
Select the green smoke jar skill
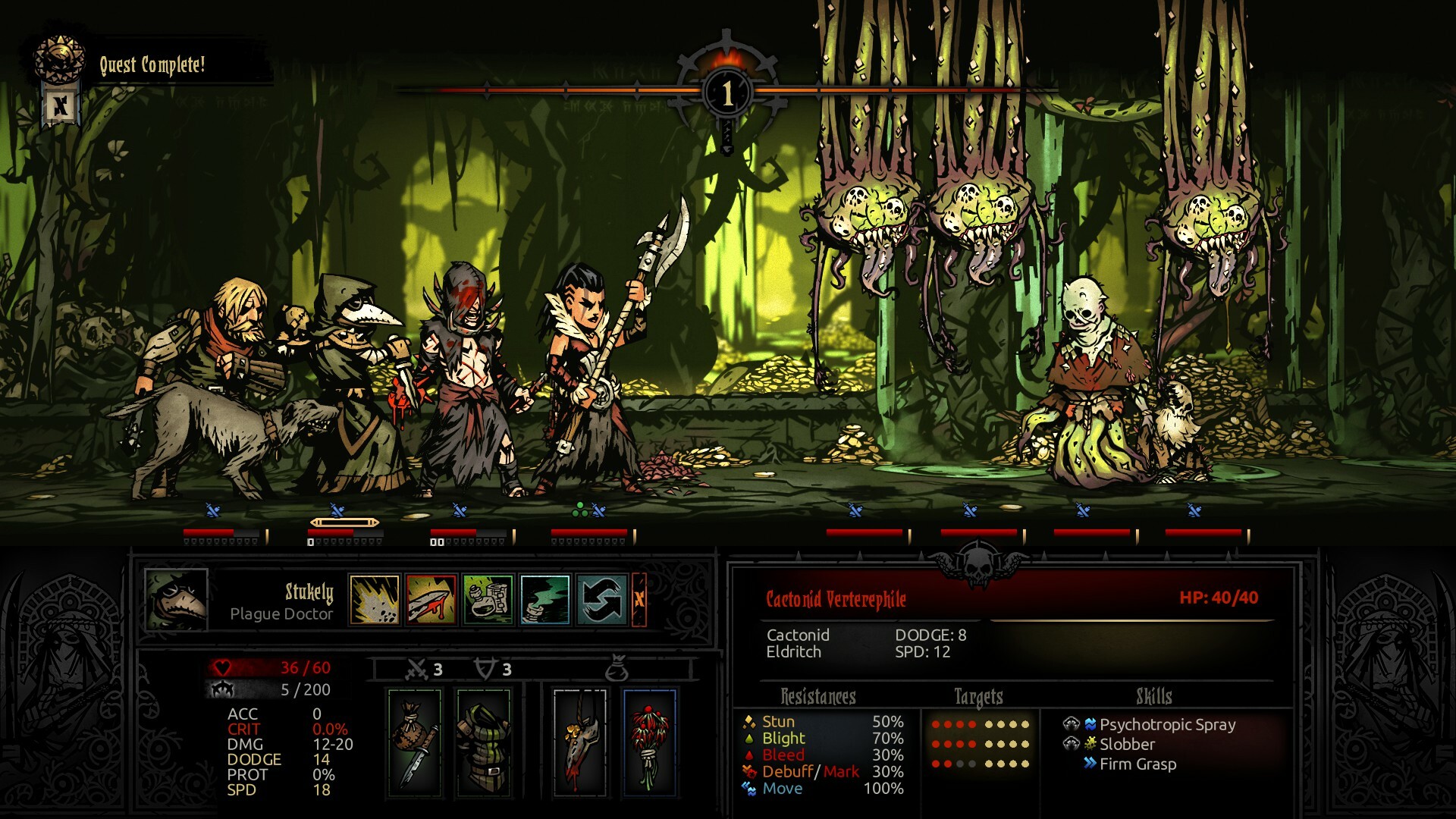pyautogui.click(x=545, y=601)
